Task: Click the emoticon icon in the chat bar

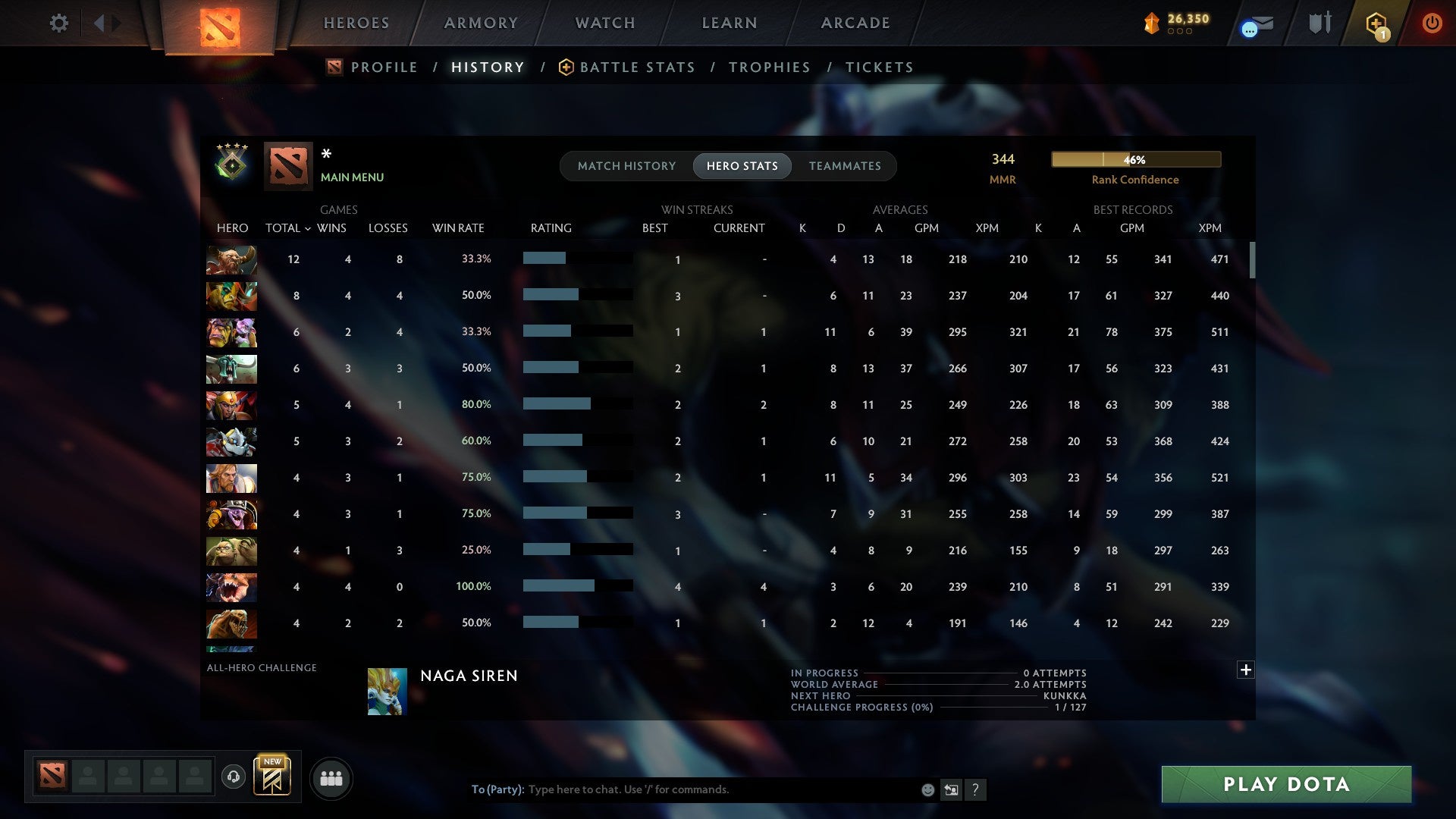Action: (927, 789)
